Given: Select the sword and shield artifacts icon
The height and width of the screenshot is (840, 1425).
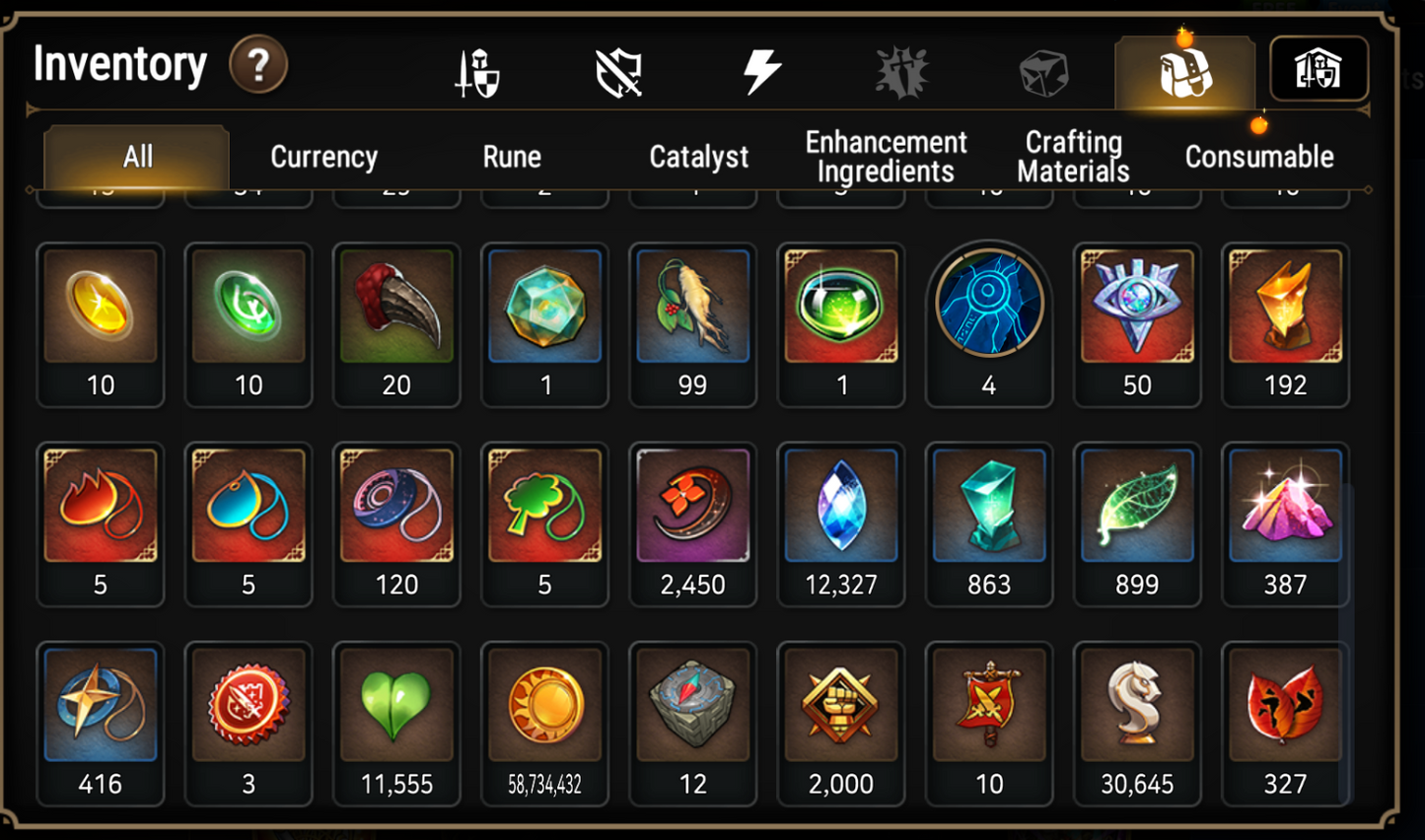Looking at the screenshot, I should 475,69.
